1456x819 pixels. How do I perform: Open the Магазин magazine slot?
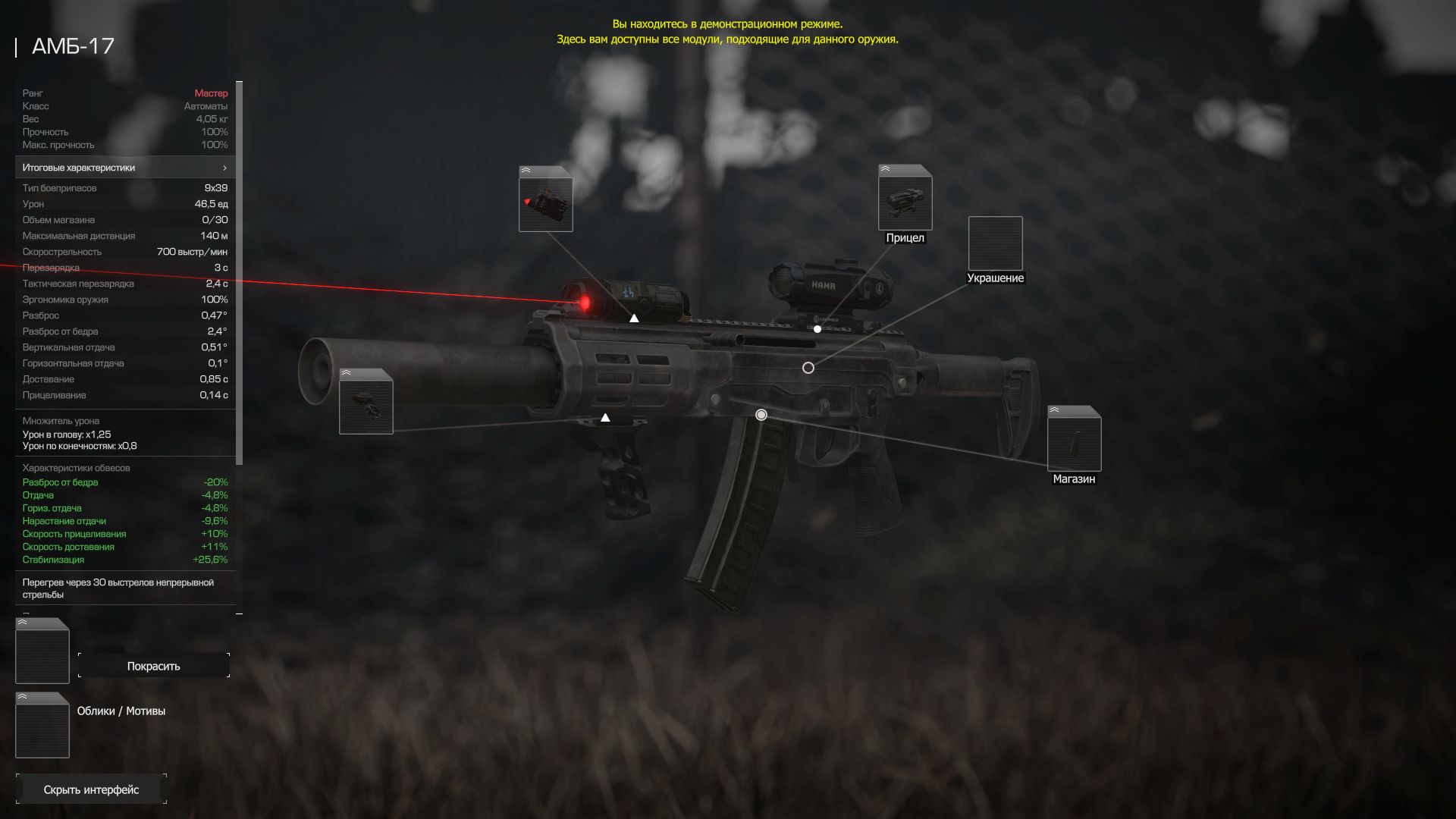tap(1074, 439)
